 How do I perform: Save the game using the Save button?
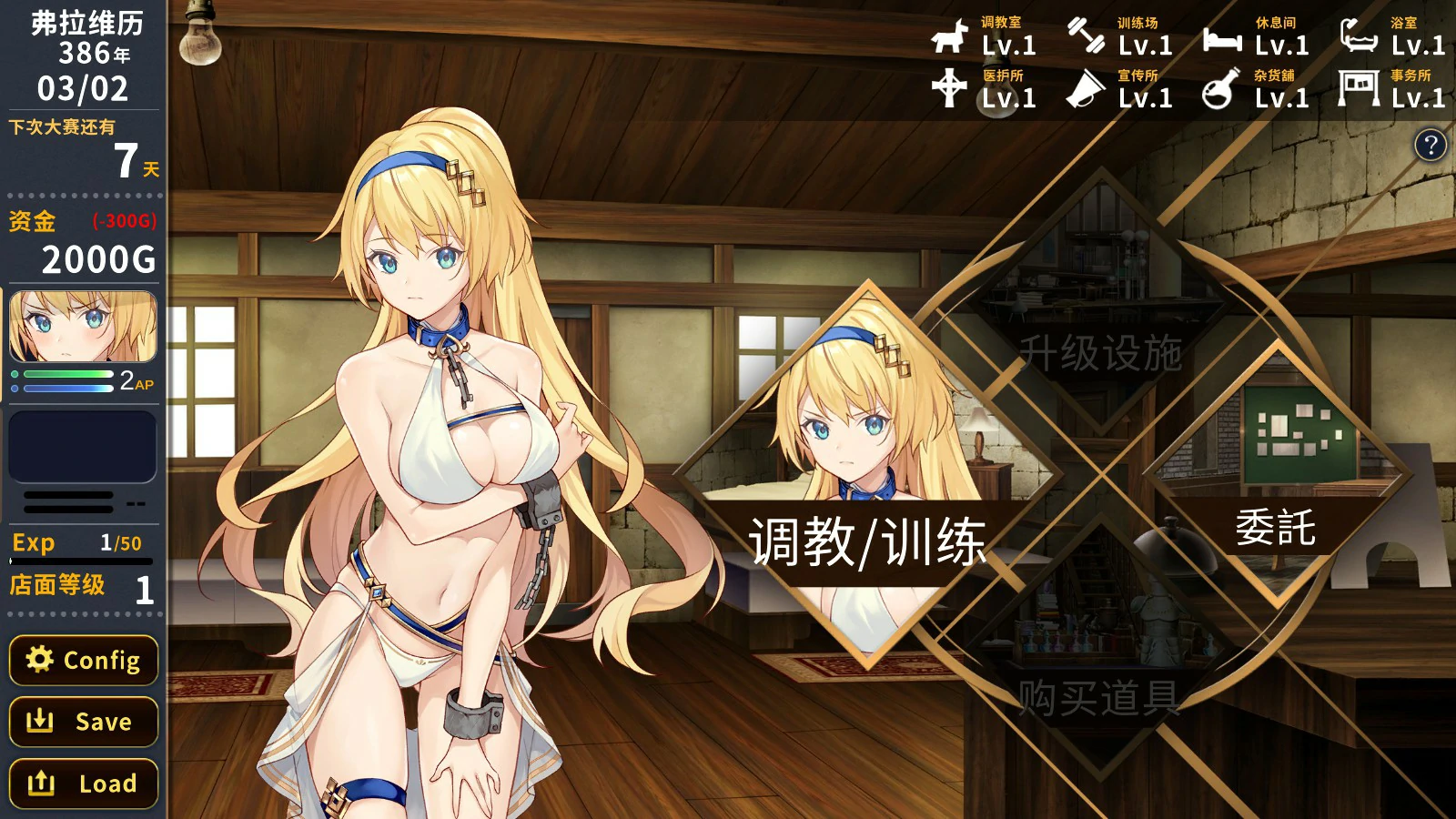pyautogui.click(x=83, y=722)
